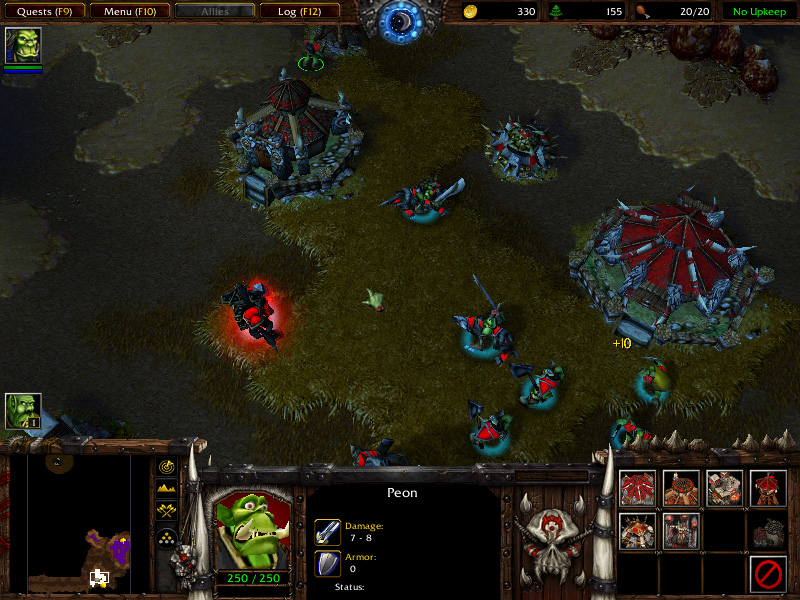Click the Peon unit portrait
The height and width of the screenshot is (600, 800).
coord(249,526)
